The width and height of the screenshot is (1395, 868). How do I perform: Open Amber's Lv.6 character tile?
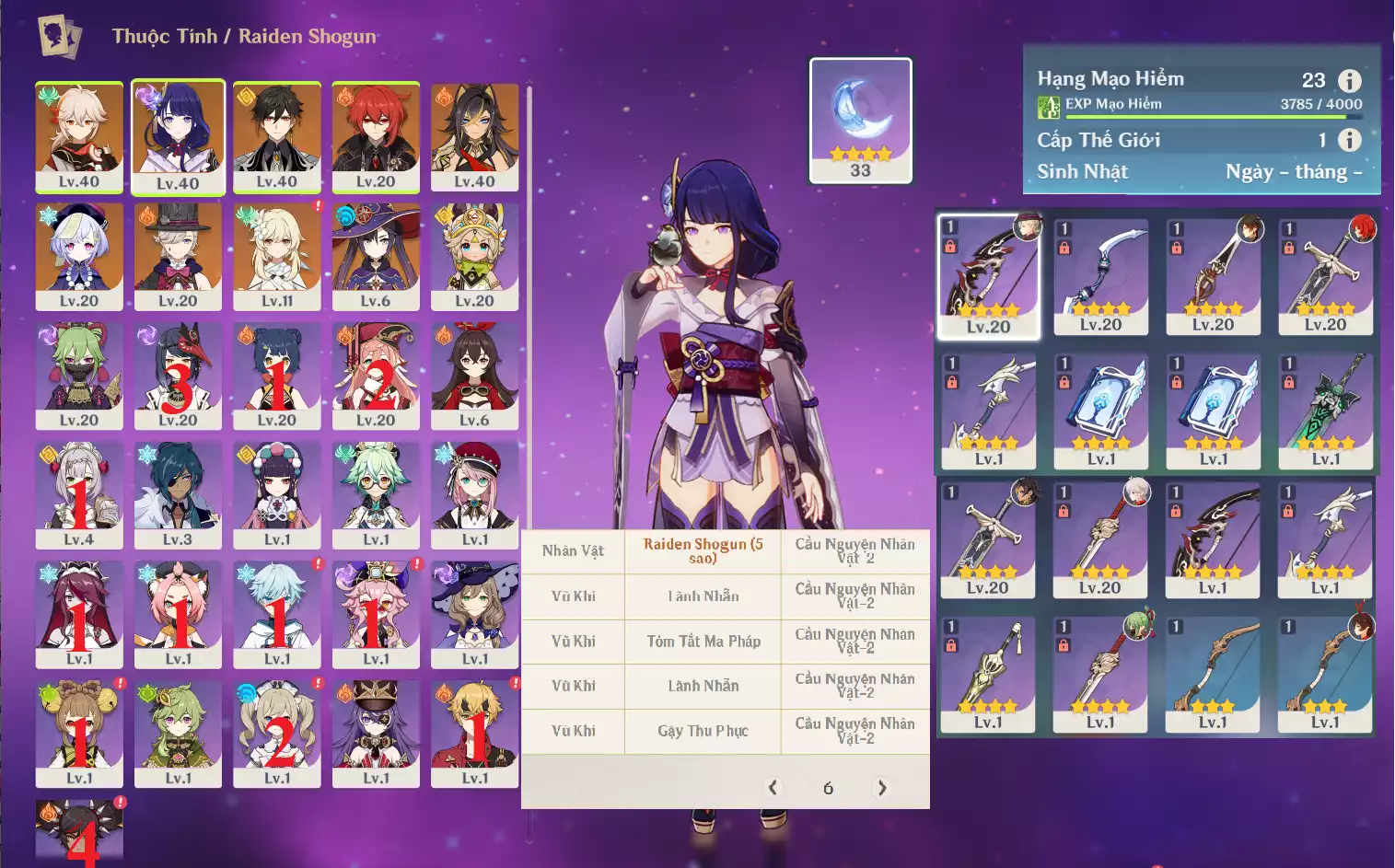[x=474, y=375]
